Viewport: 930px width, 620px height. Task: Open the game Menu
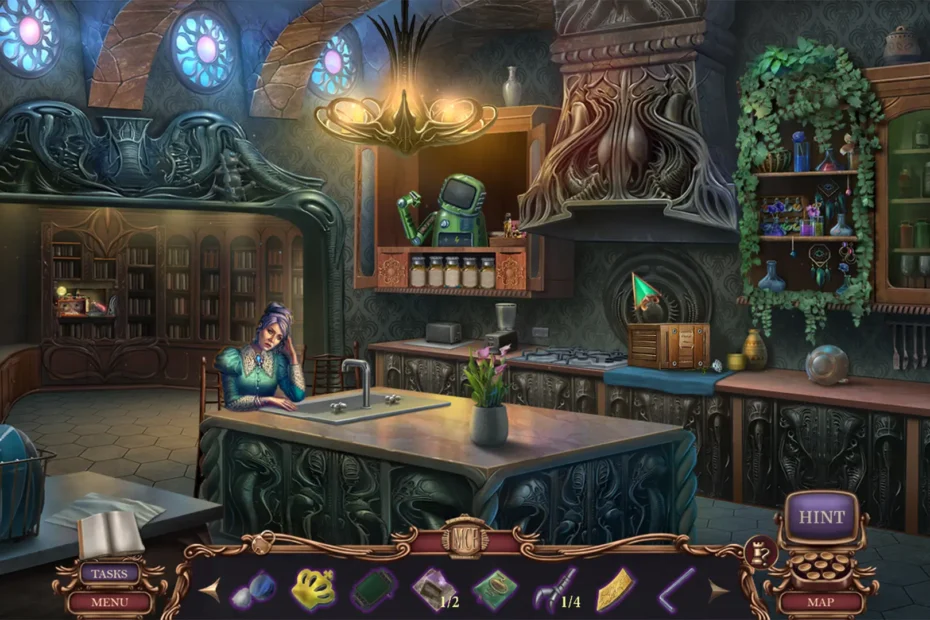pyautogui.click(x=110, y=602)
